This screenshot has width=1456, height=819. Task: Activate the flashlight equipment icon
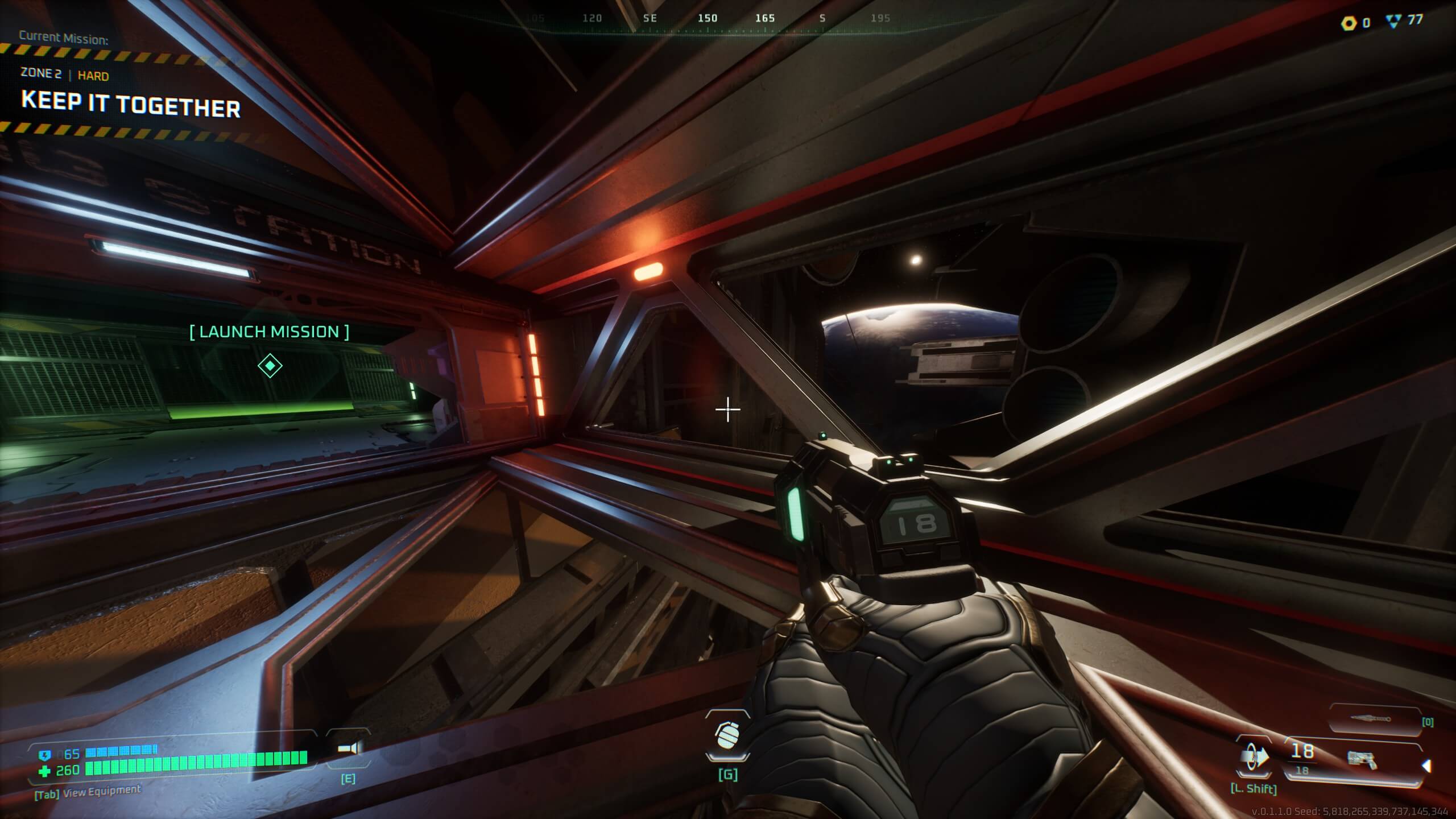[348, 748]
